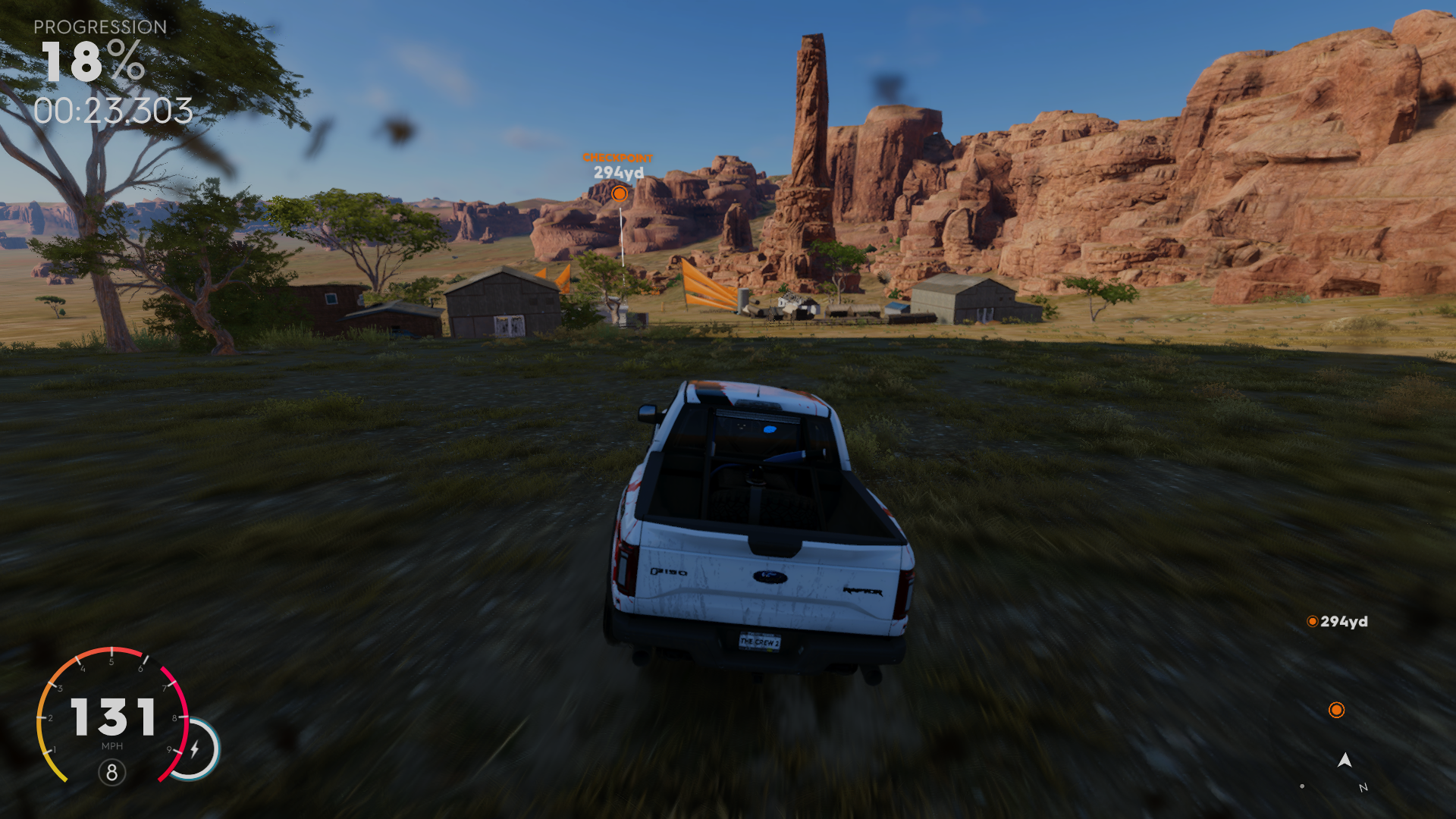Select the floating orange checkpoint marker
The width and height of the screenshot is (1456, 819).
pyautogui.click(x=620, y=193)
